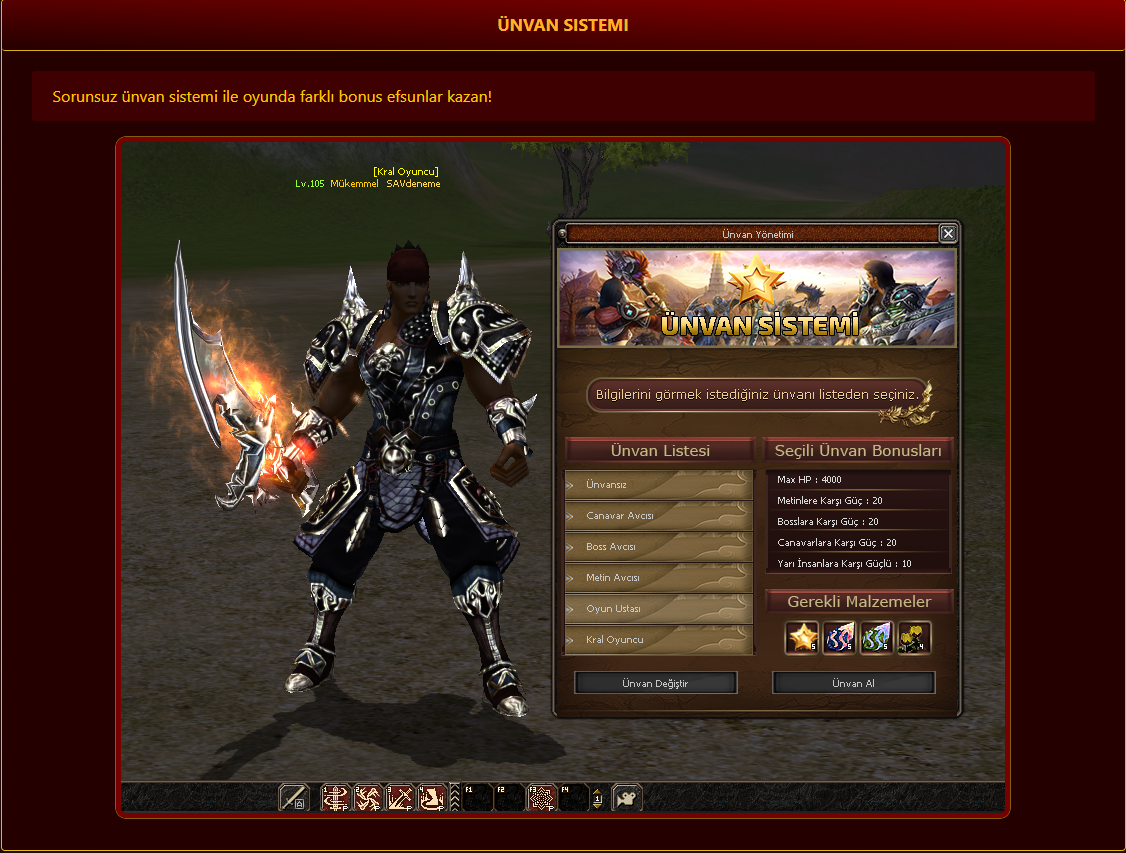The width and height of the screenshot is (1126, 853).
Task: Click the camera icon on the taskbar
Action: point(627,798)
